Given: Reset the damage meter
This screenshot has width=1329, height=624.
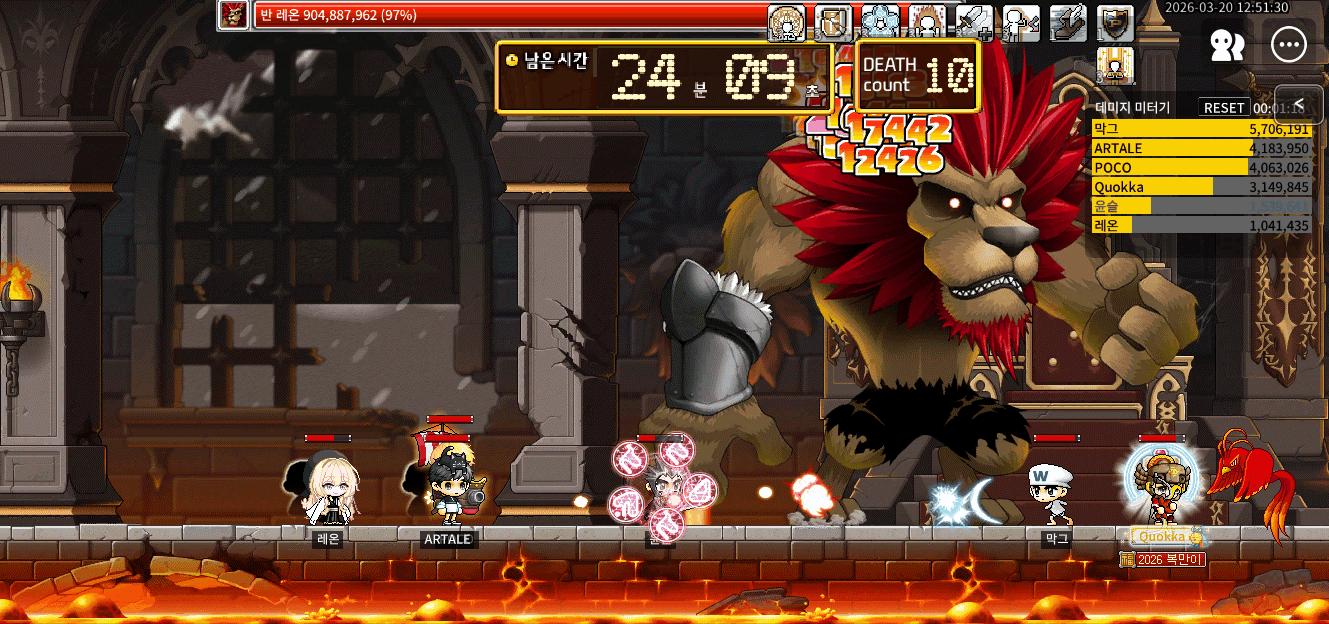Looking at the screenshot, I should click(x=1224, y=107).
